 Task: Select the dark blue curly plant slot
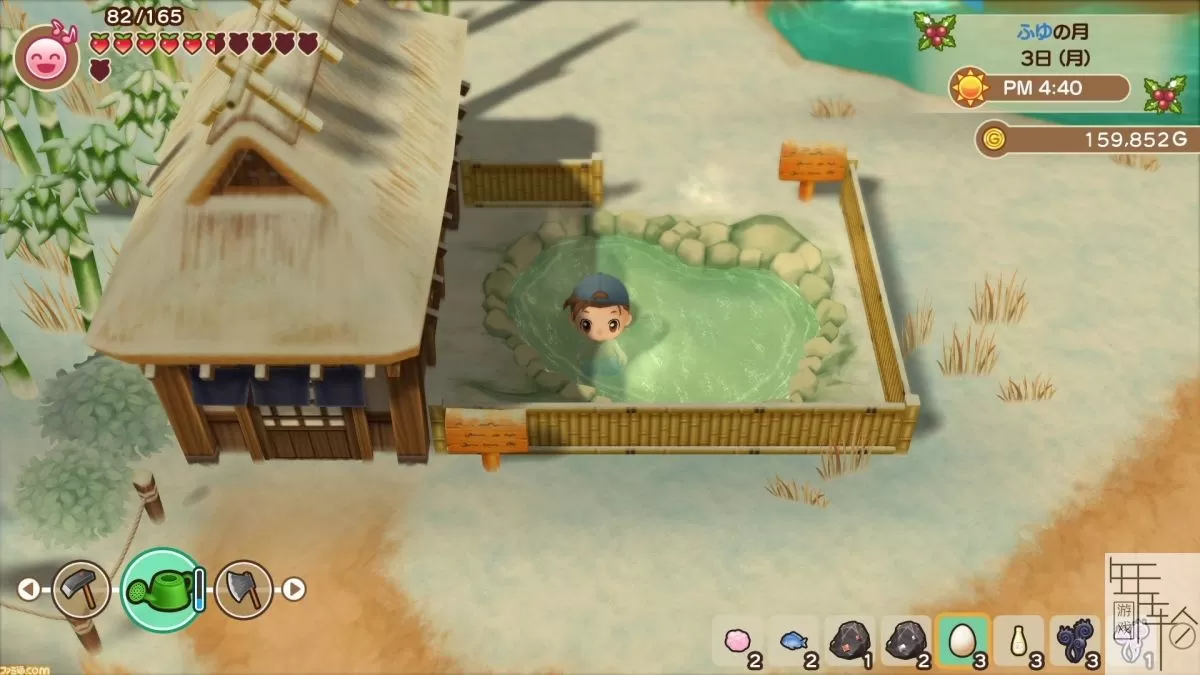pyautogui.click(x=1074, y=640)
